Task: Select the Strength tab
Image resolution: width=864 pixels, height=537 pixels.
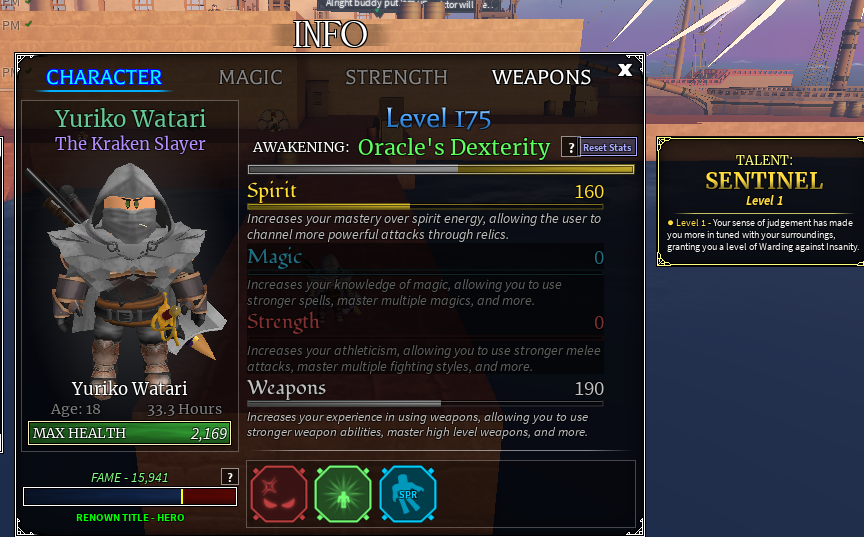Action: [x=396, y=77]
